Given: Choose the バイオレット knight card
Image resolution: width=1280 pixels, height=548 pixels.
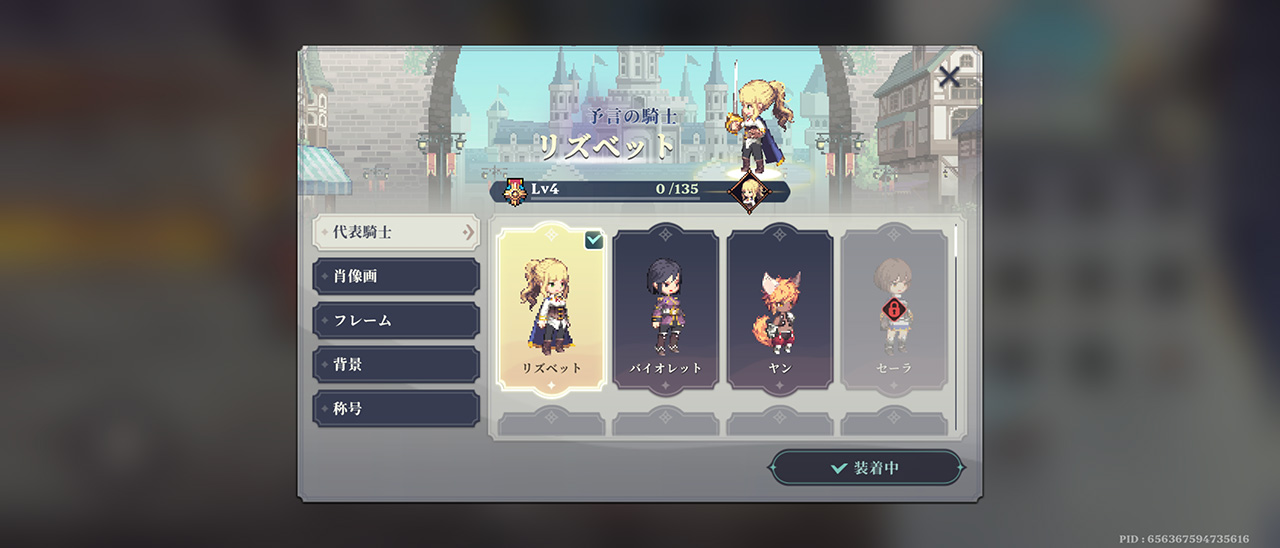Looking at the screenshot, I should [x=665, y=306].
